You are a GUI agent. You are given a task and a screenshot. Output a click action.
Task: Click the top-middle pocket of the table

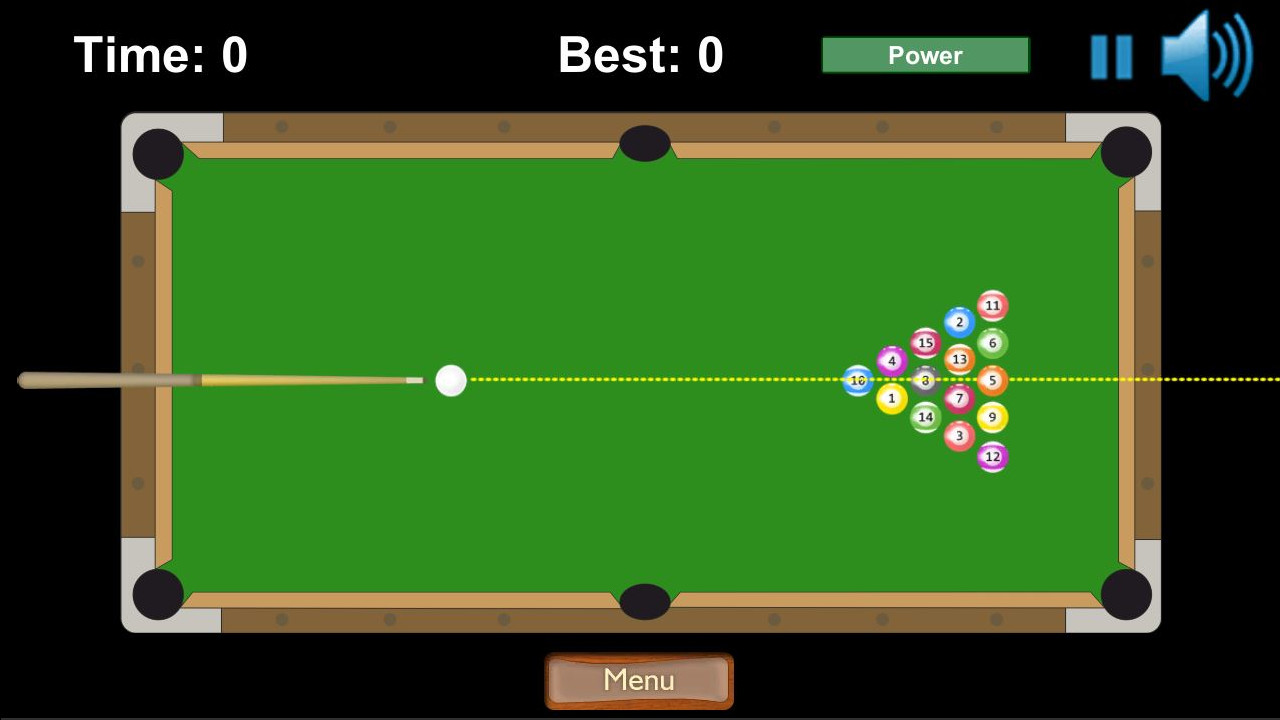coord(644,145)
